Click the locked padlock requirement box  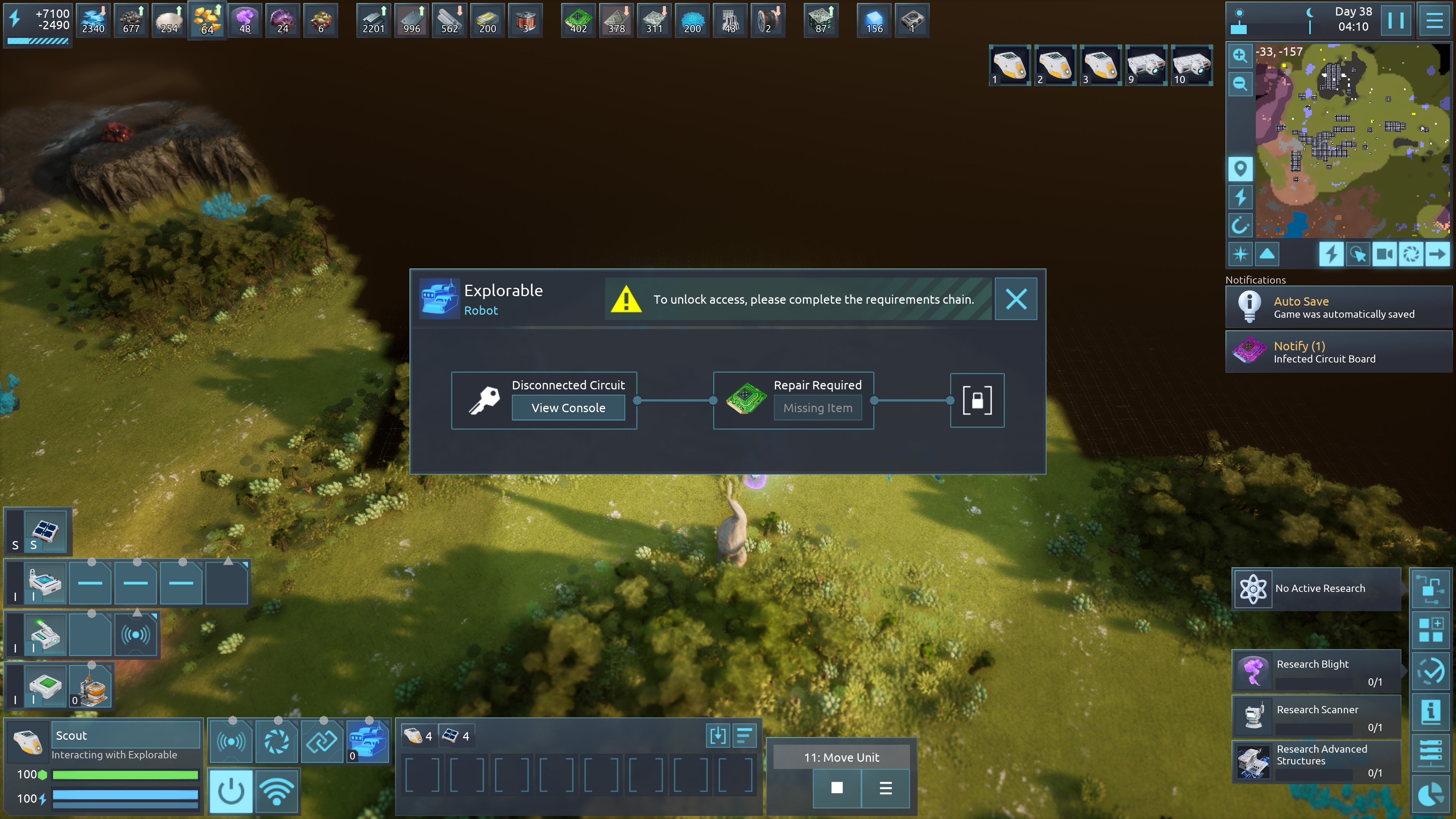977,400
